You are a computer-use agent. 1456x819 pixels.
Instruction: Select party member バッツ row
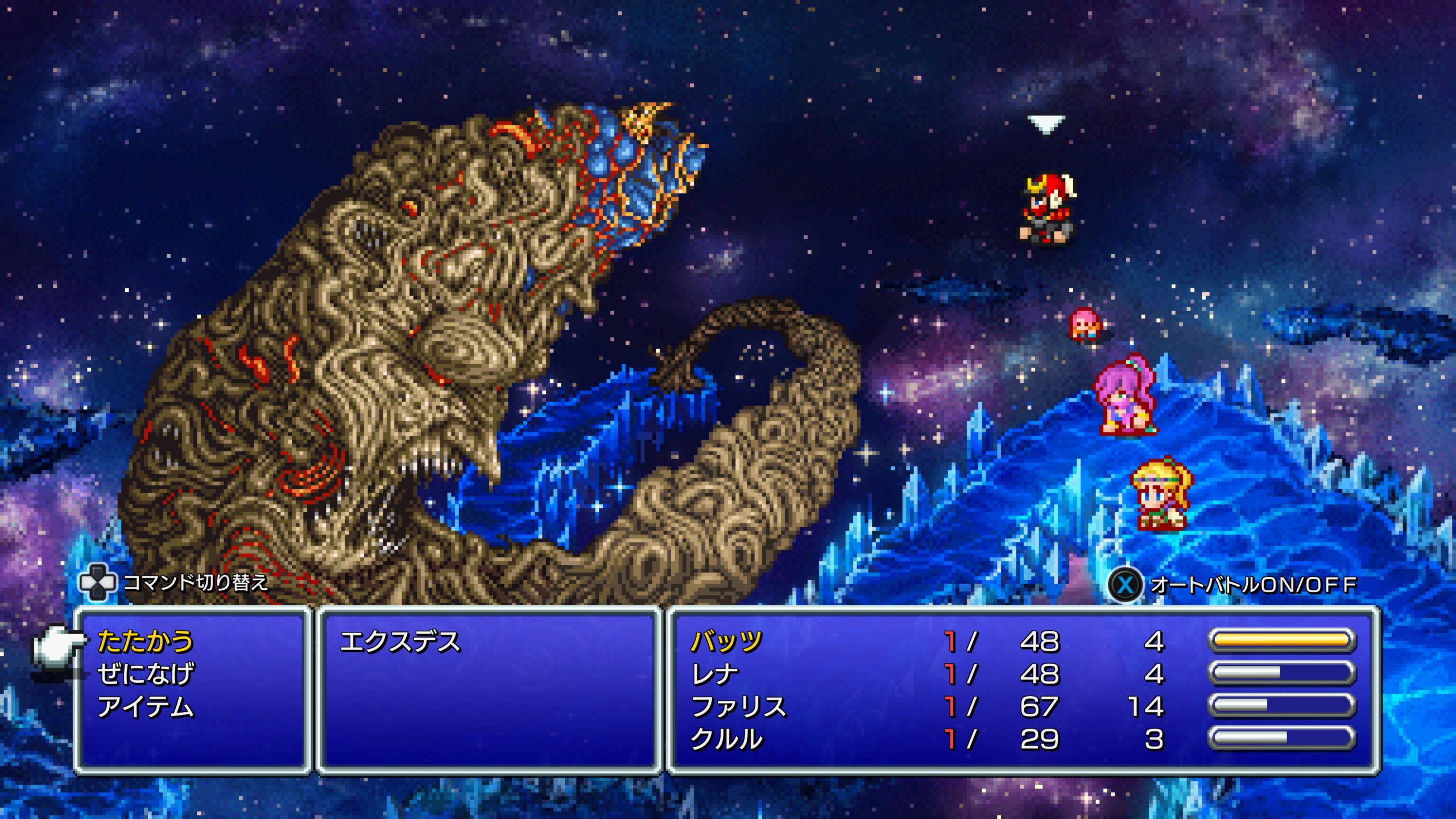click(x=726, y=642)
